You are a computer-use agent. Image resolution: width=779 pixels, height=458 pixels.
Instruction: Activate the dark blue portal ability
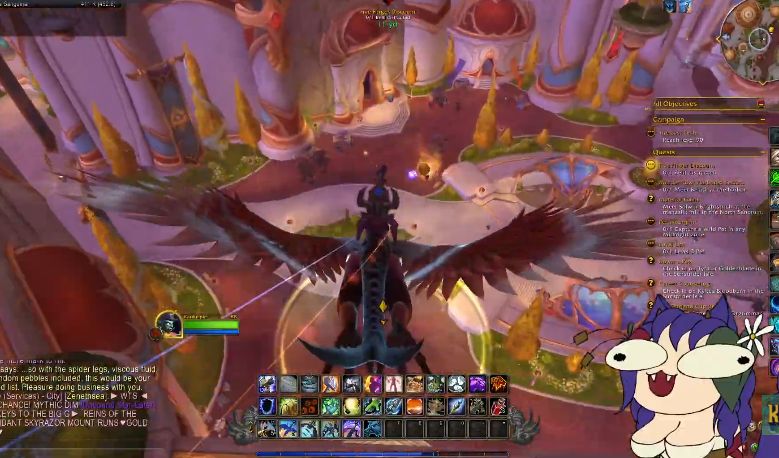tap(267, 405)
